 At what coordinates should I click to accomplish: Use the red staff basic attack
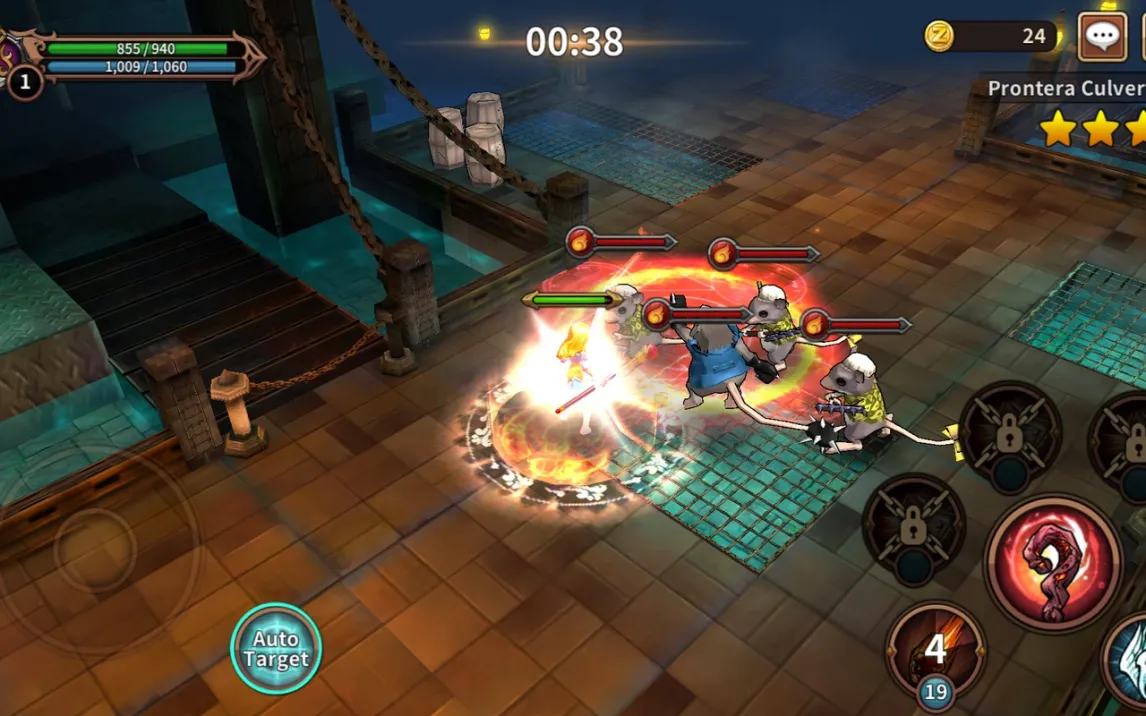(x=1053, y=563)
